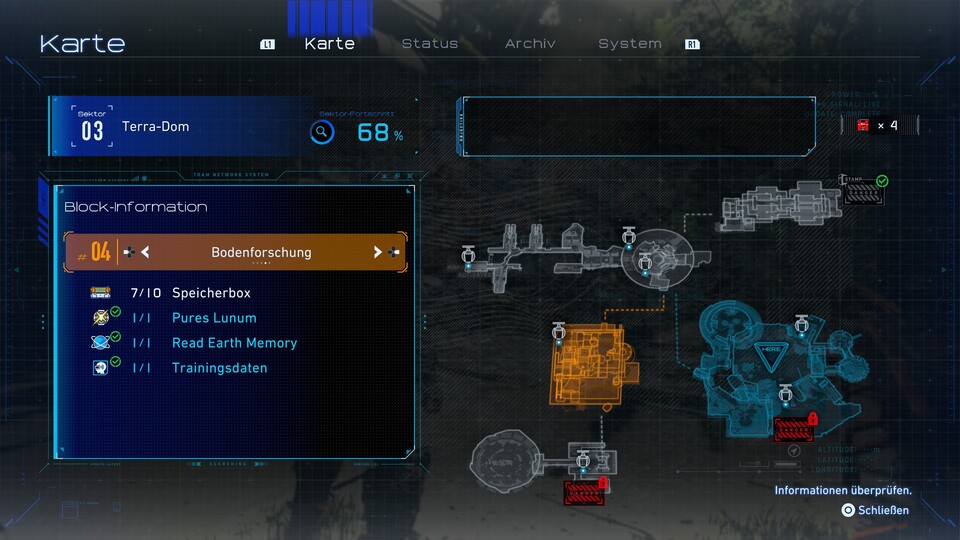
Task: Select the Speicherbox collectible row
Action: (211, 293)
